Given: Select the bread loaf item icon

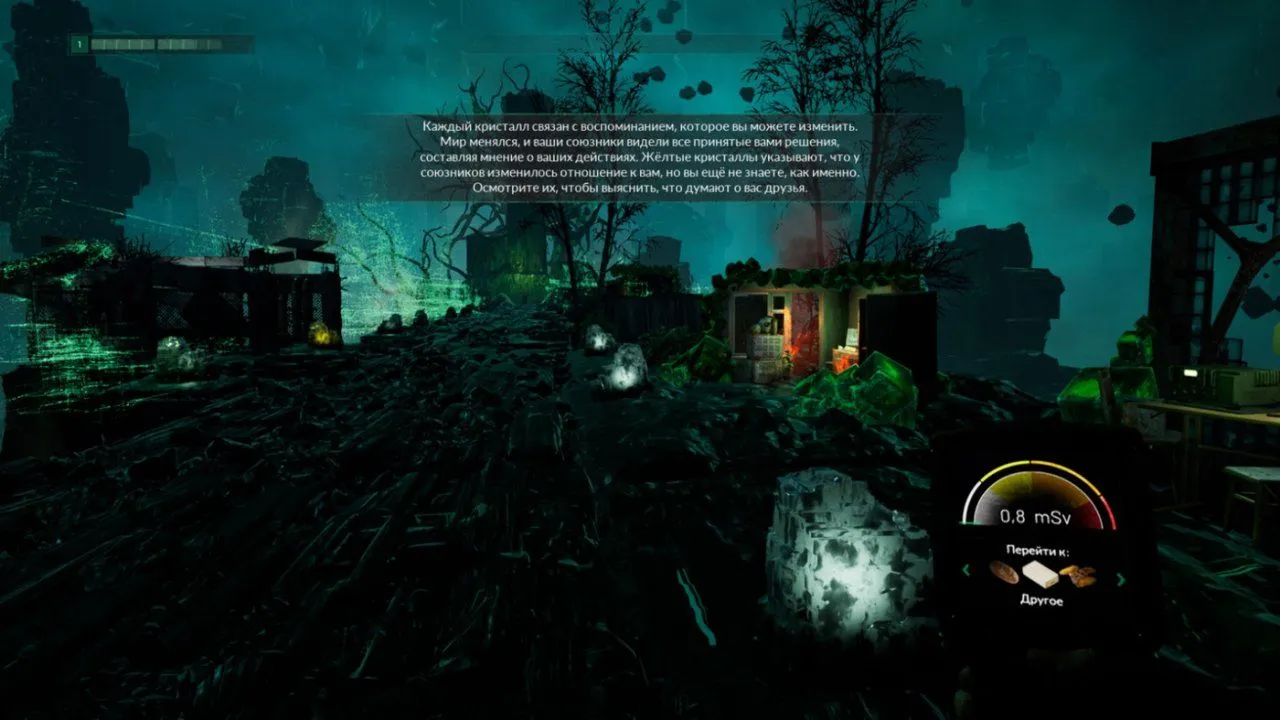Looking at the screenshot, I should click(1003, 574).
